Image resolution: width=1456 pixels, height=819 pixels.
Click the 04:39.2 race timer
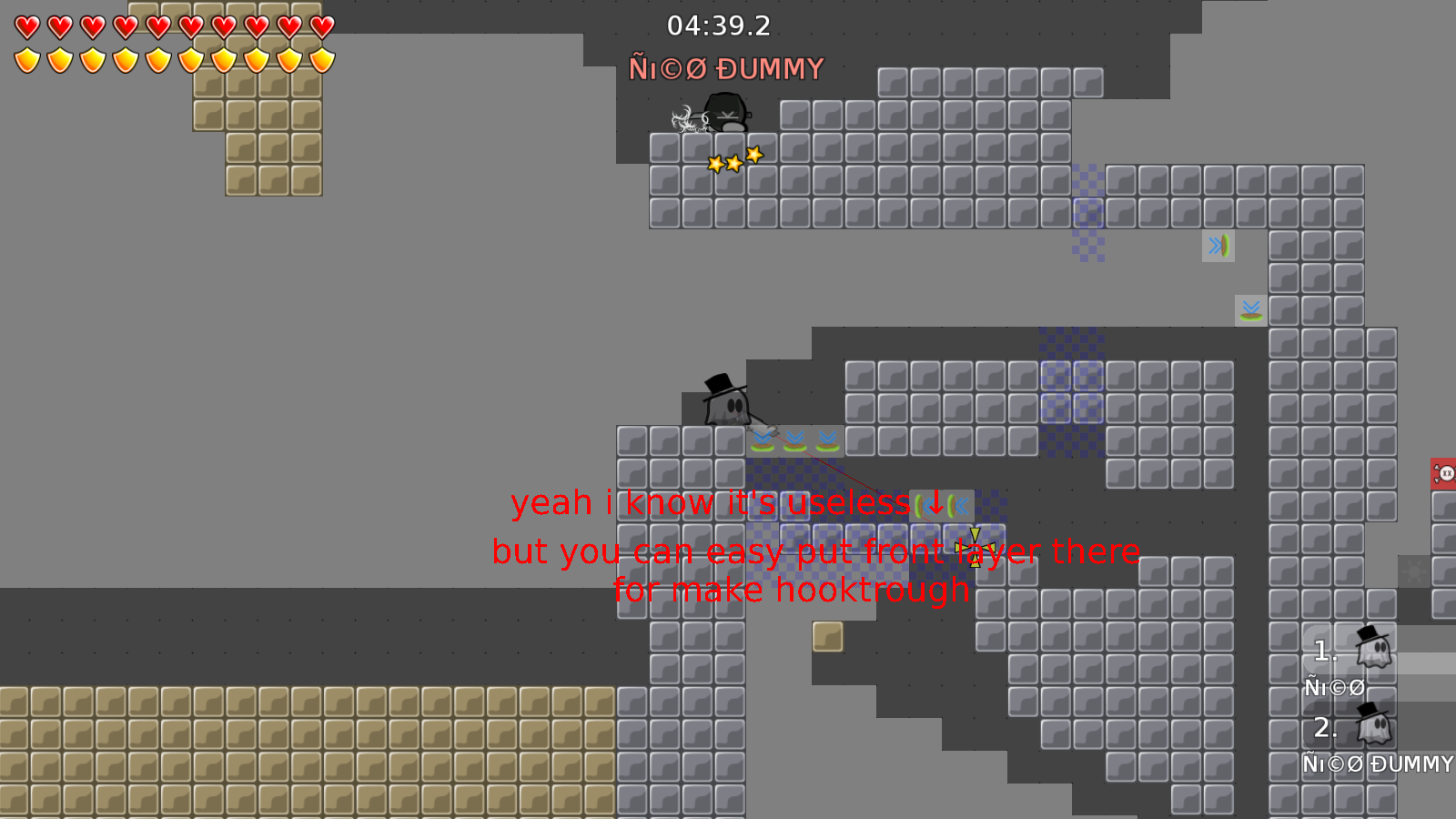point(718,27)
